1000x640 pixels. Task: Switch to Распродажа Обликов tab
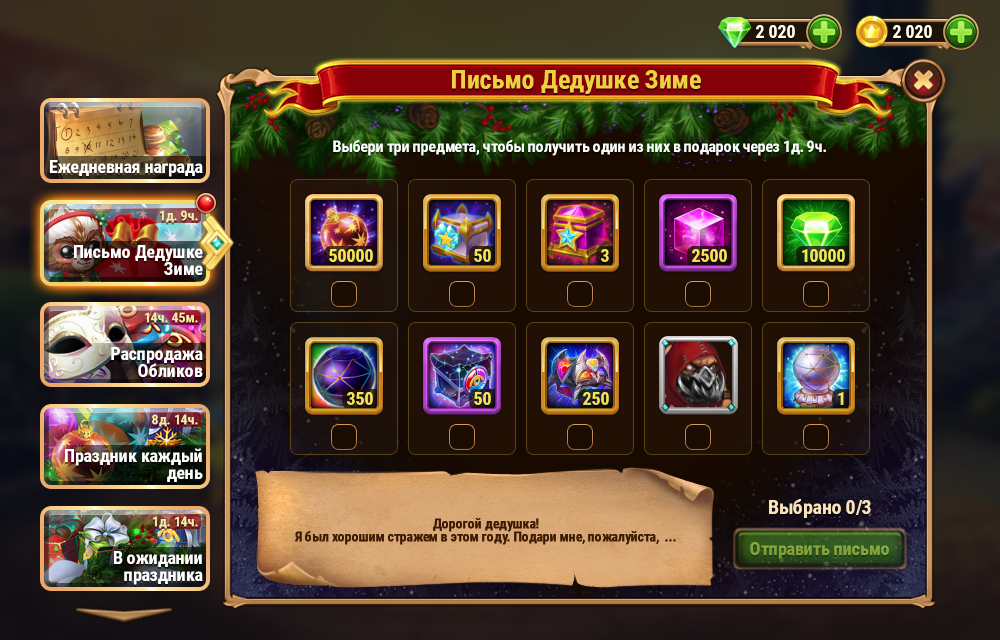pyautogui.click(x=125, y=344)
